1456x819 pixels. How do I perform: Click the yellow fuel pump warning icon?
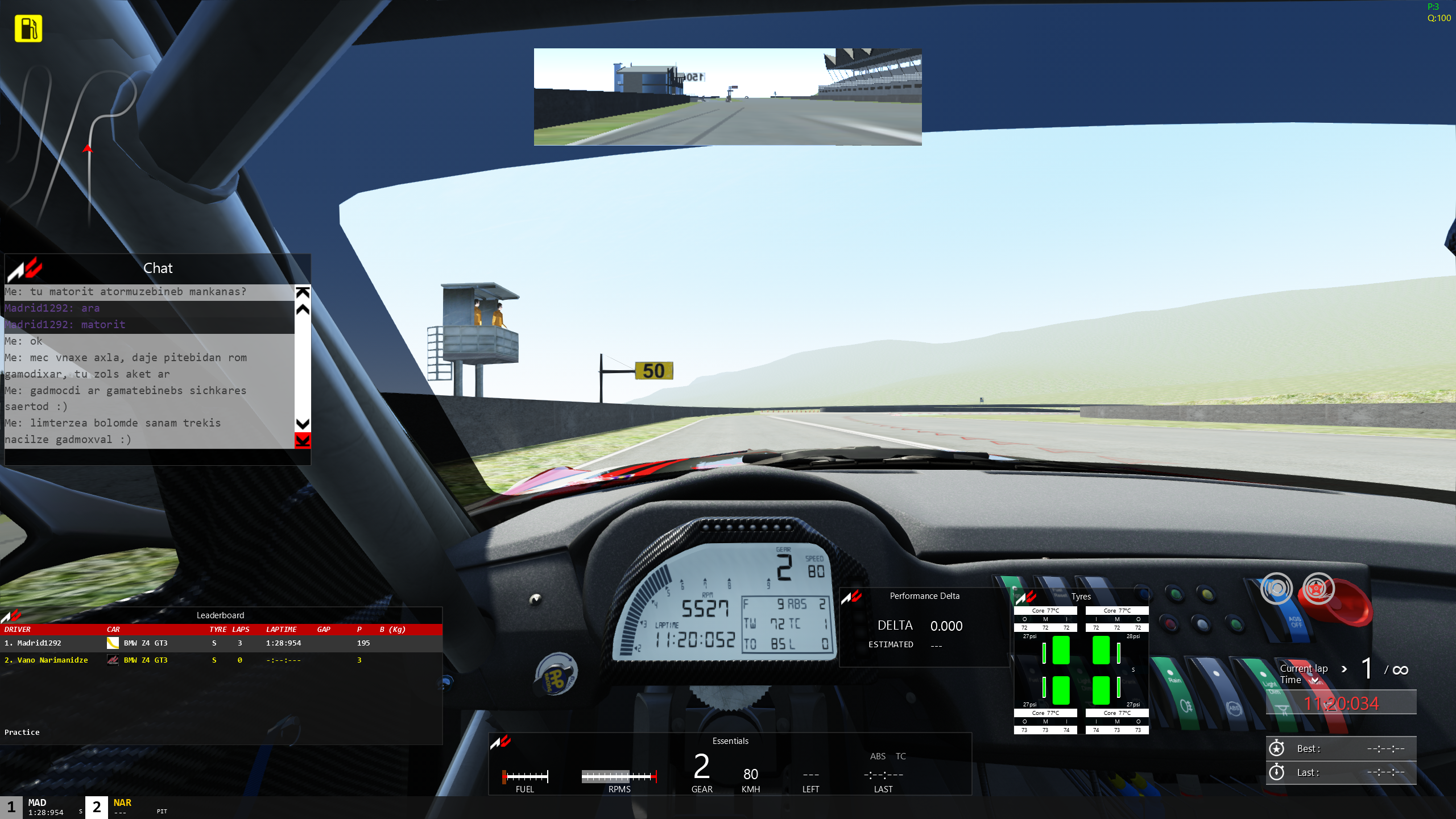tap(28, 28)
